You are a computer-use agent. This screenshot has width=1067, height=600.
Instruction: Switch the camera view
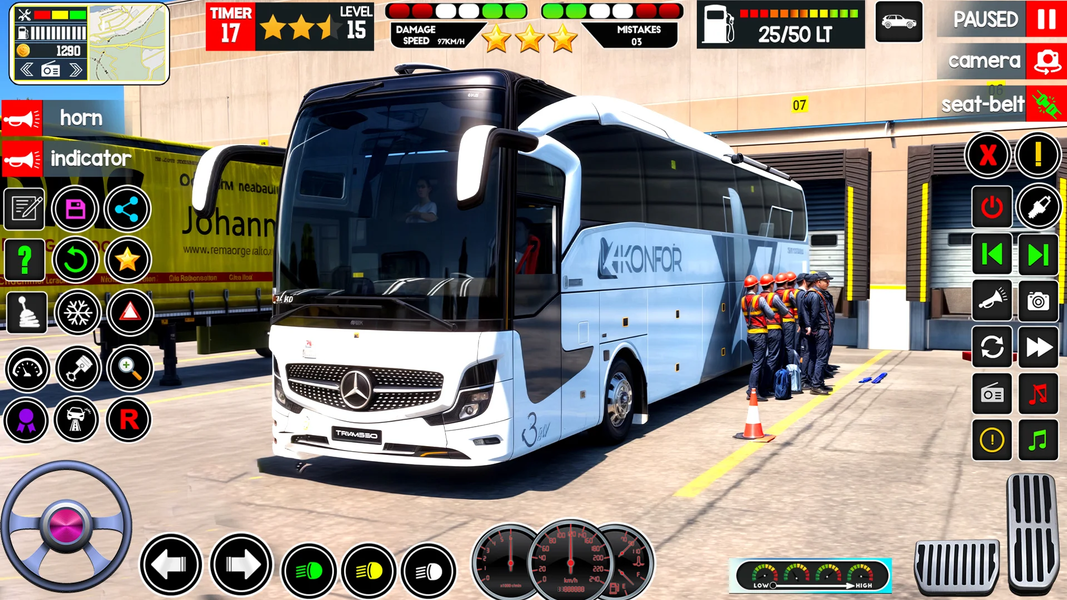pos(1045,61)
